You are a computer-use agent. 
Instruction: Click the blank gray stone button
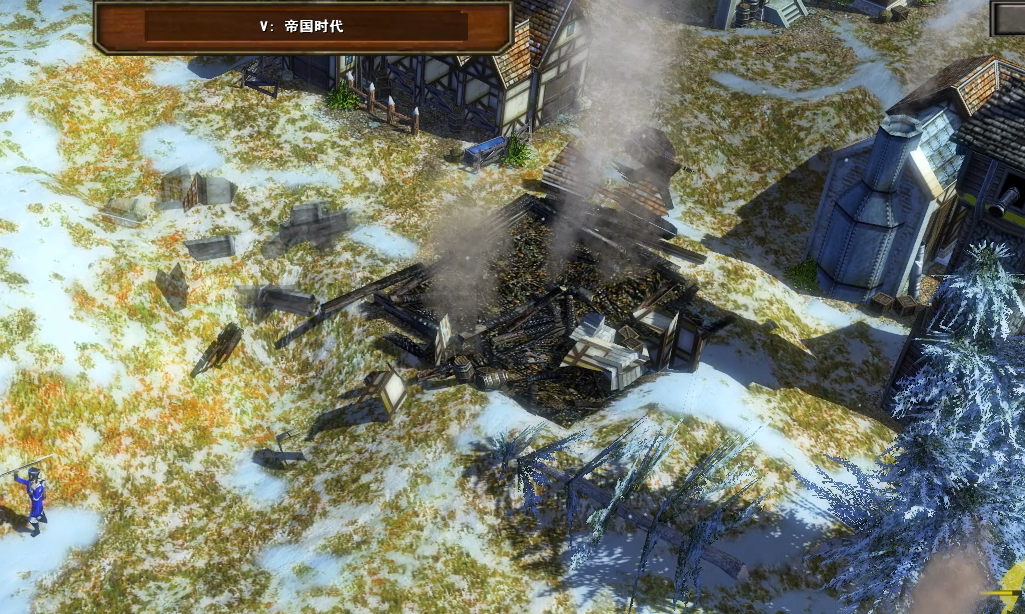[1008, 17]
